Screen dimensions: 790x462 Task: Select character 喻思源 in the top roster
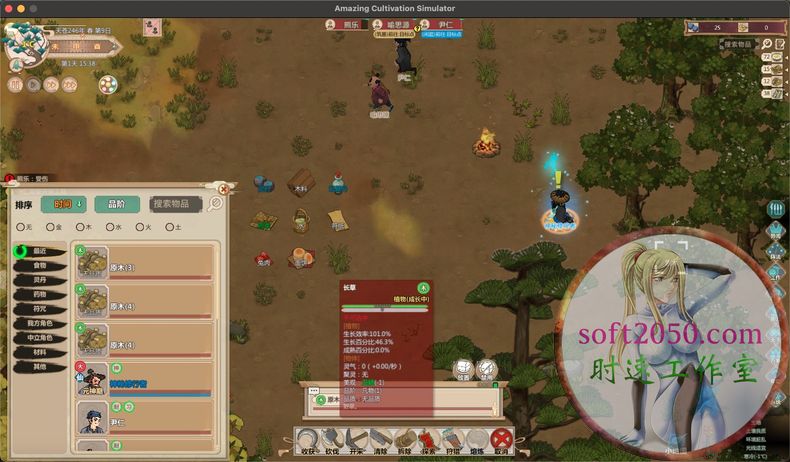coord(391,24)
